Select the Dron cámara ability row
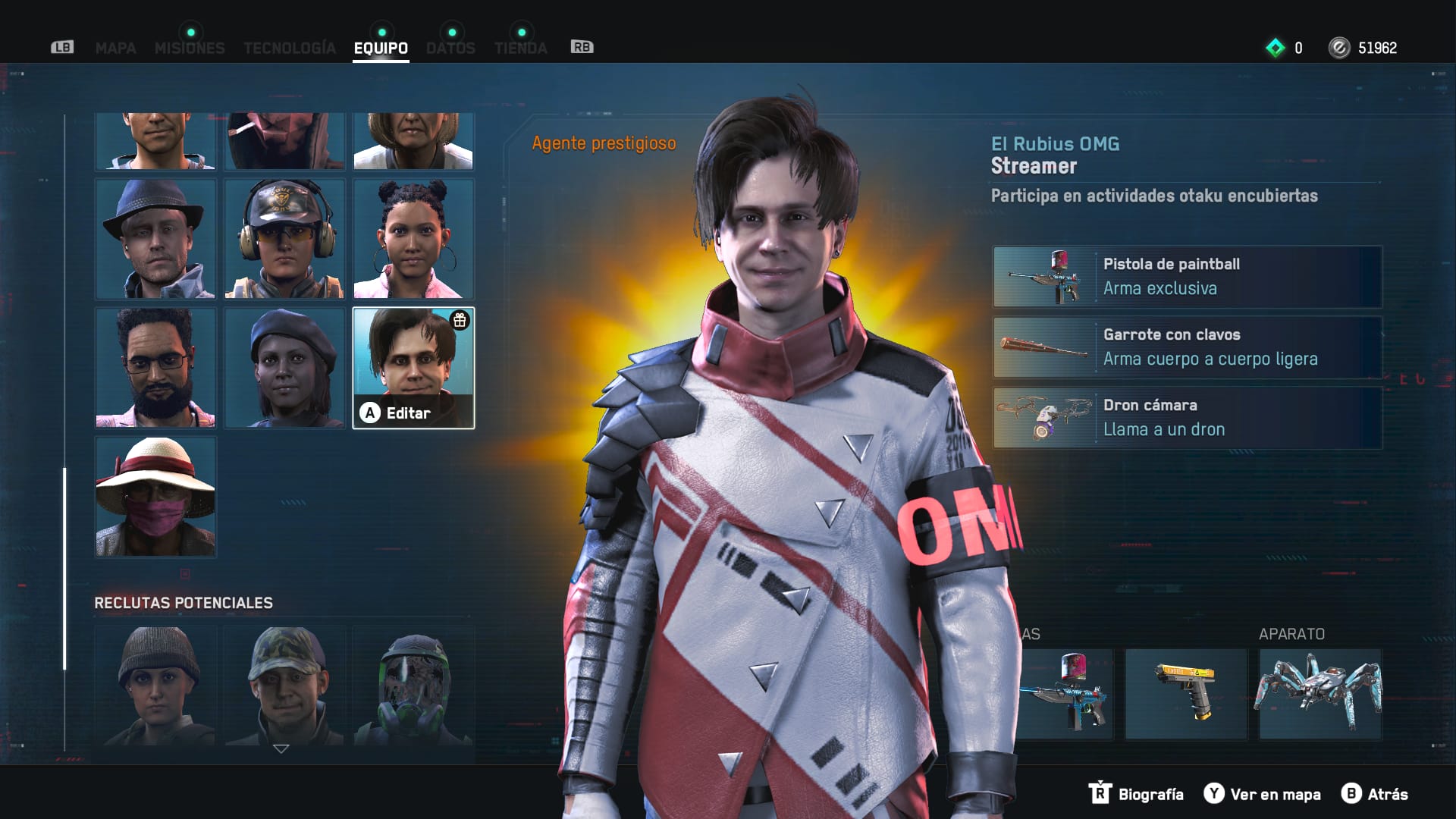The image size is (1456, 819). [1188, 418]
